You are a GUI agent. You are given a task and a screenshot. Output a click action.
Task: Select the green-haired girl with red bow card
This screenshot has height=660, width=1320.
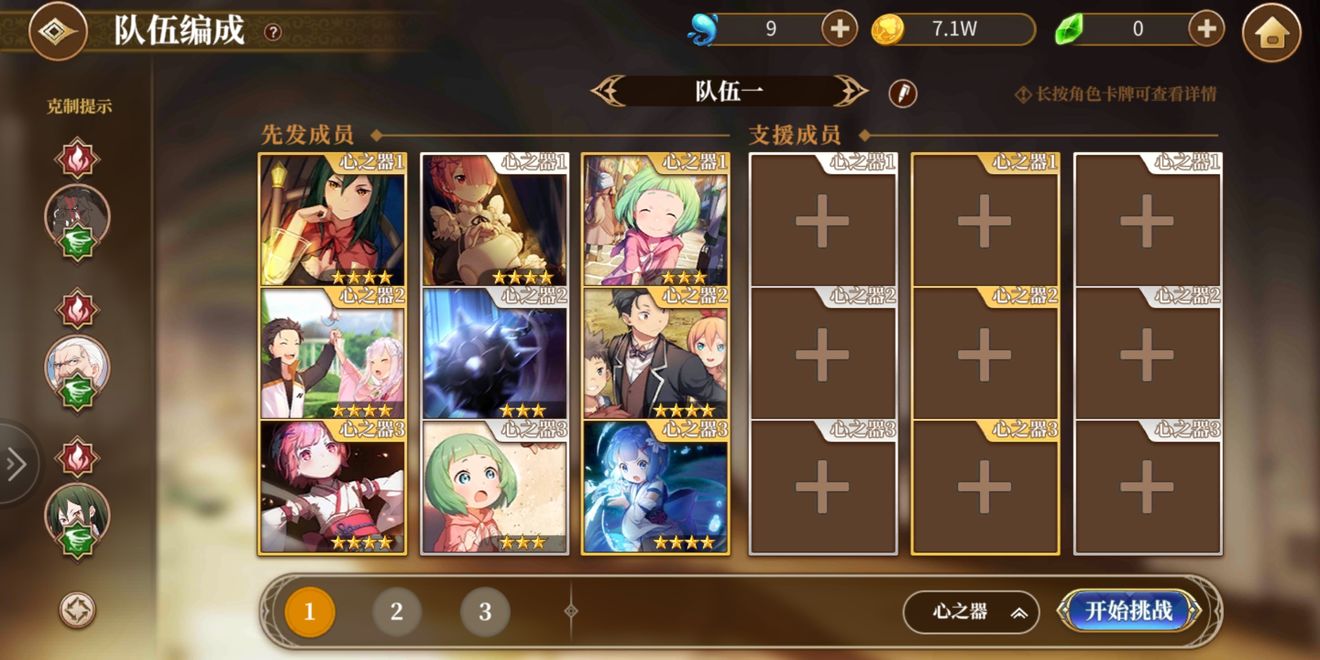click(x=332, y=220)
